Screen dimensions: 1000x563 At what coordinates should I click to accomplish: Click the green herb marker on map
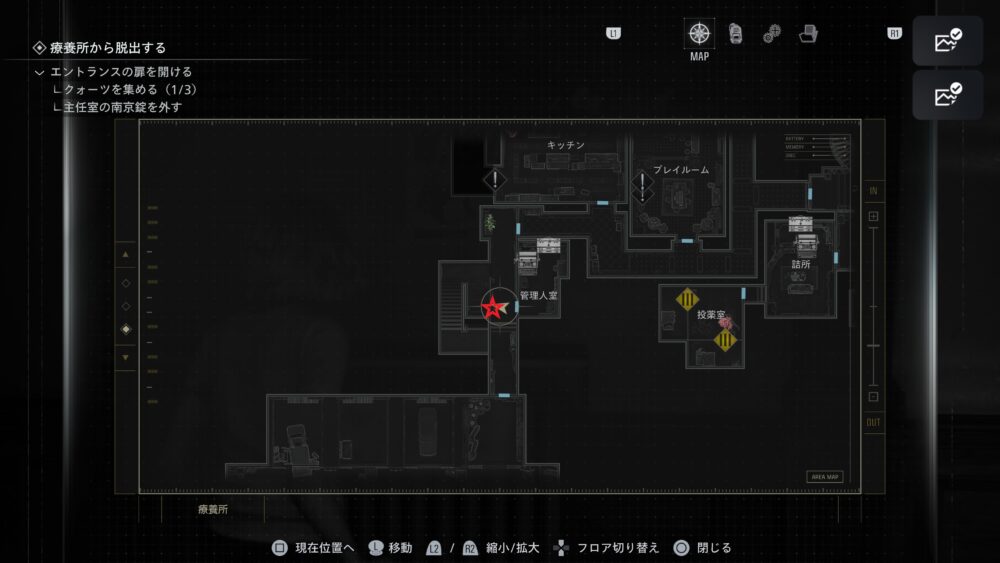tap(489, 224)
